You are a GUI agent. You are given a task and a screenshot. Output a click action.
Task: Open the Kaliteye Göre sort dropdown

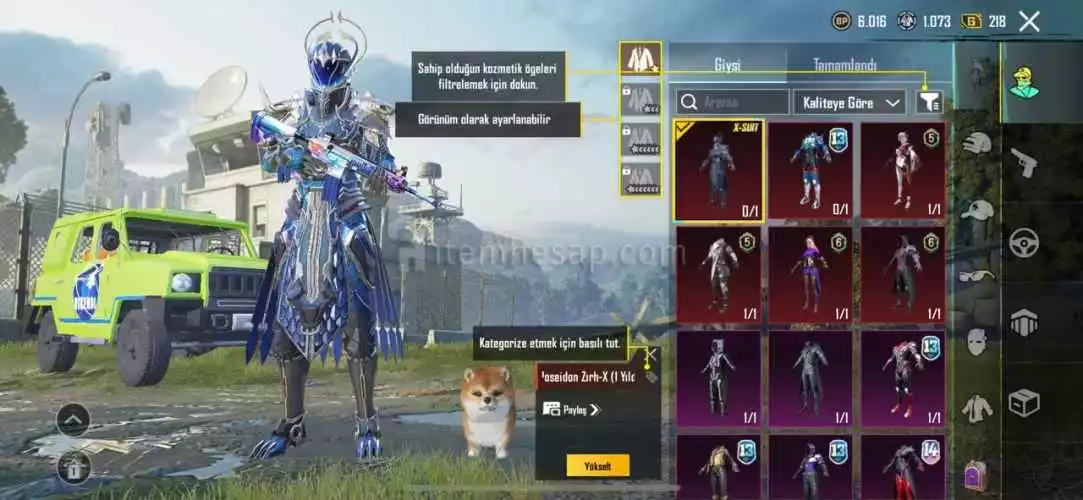[x=848, y=102]
